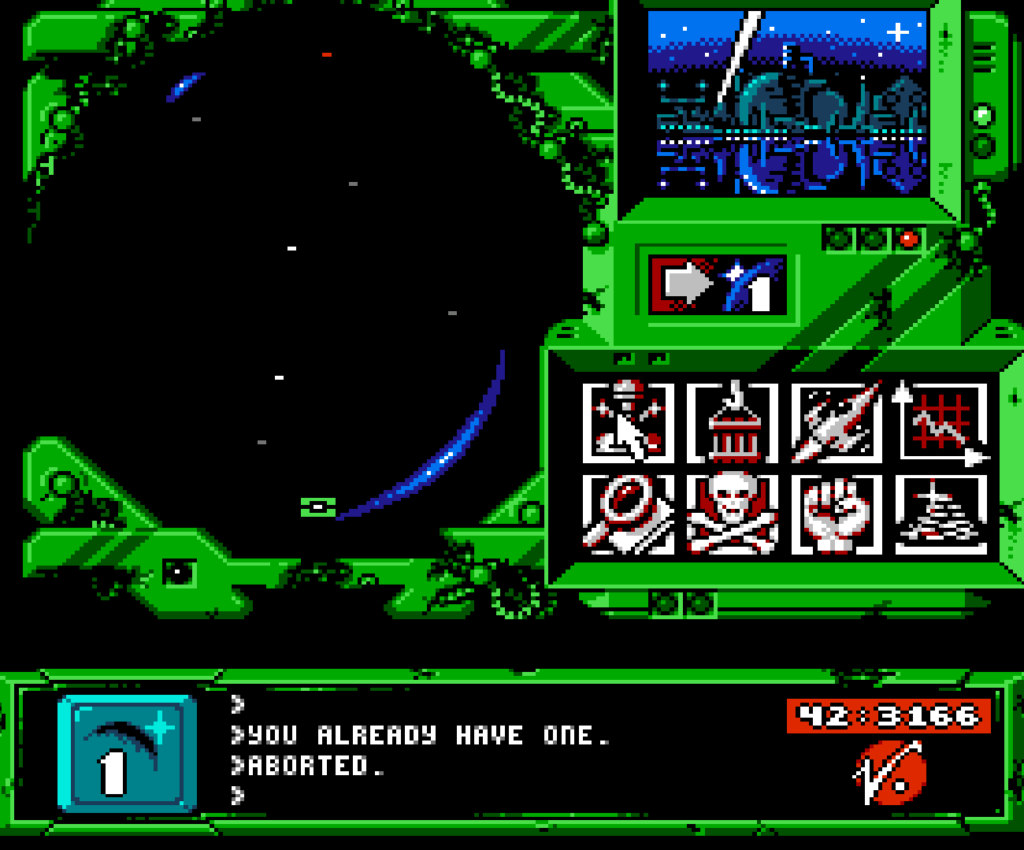Image resolution: width=1024 pixels, height=850 pixels.
Task: Select the green ship marker on the starmap
Action: click(x=317, y=508)
